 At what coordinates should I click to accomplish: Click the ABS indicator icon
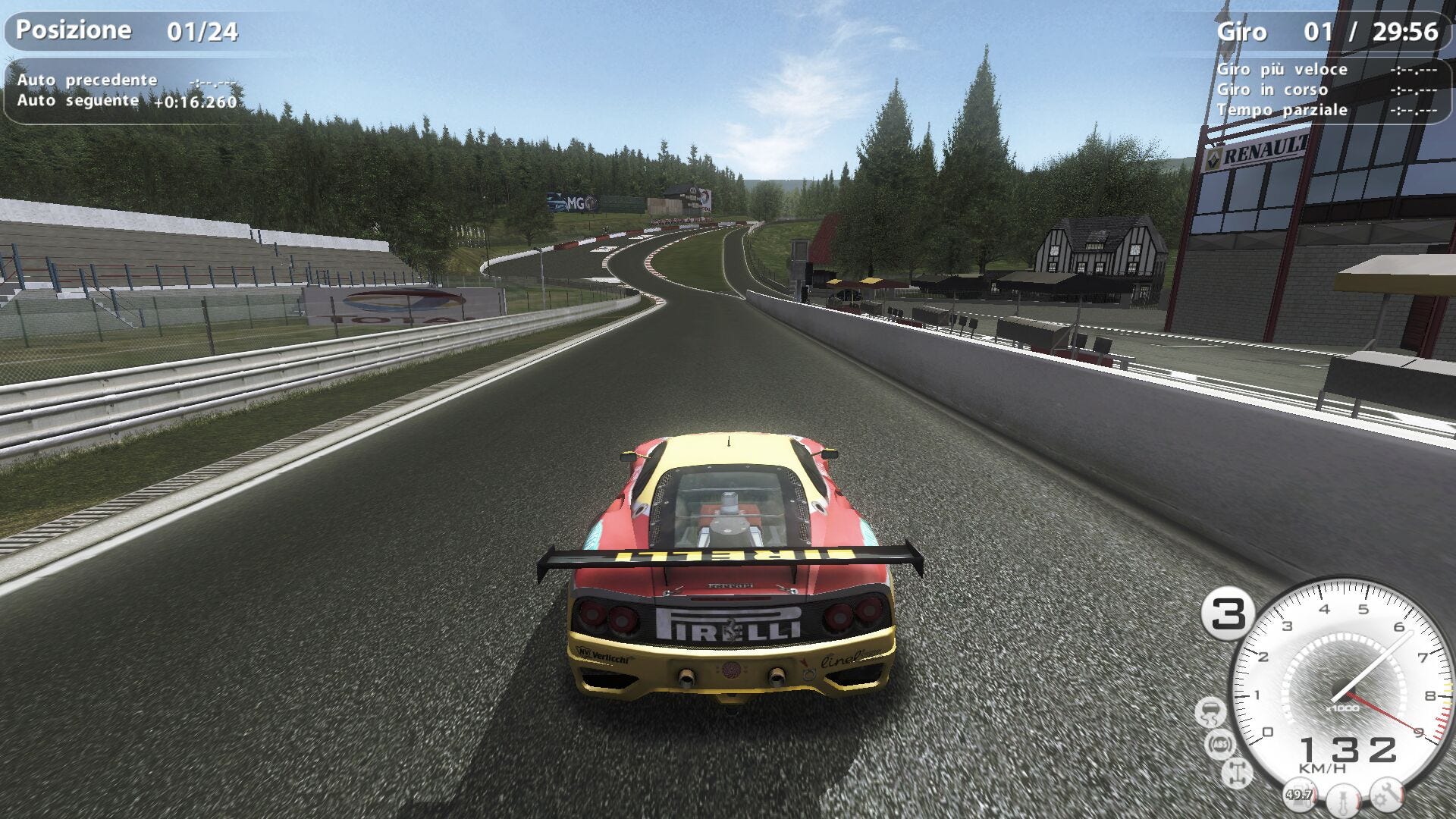(1220, 744)
